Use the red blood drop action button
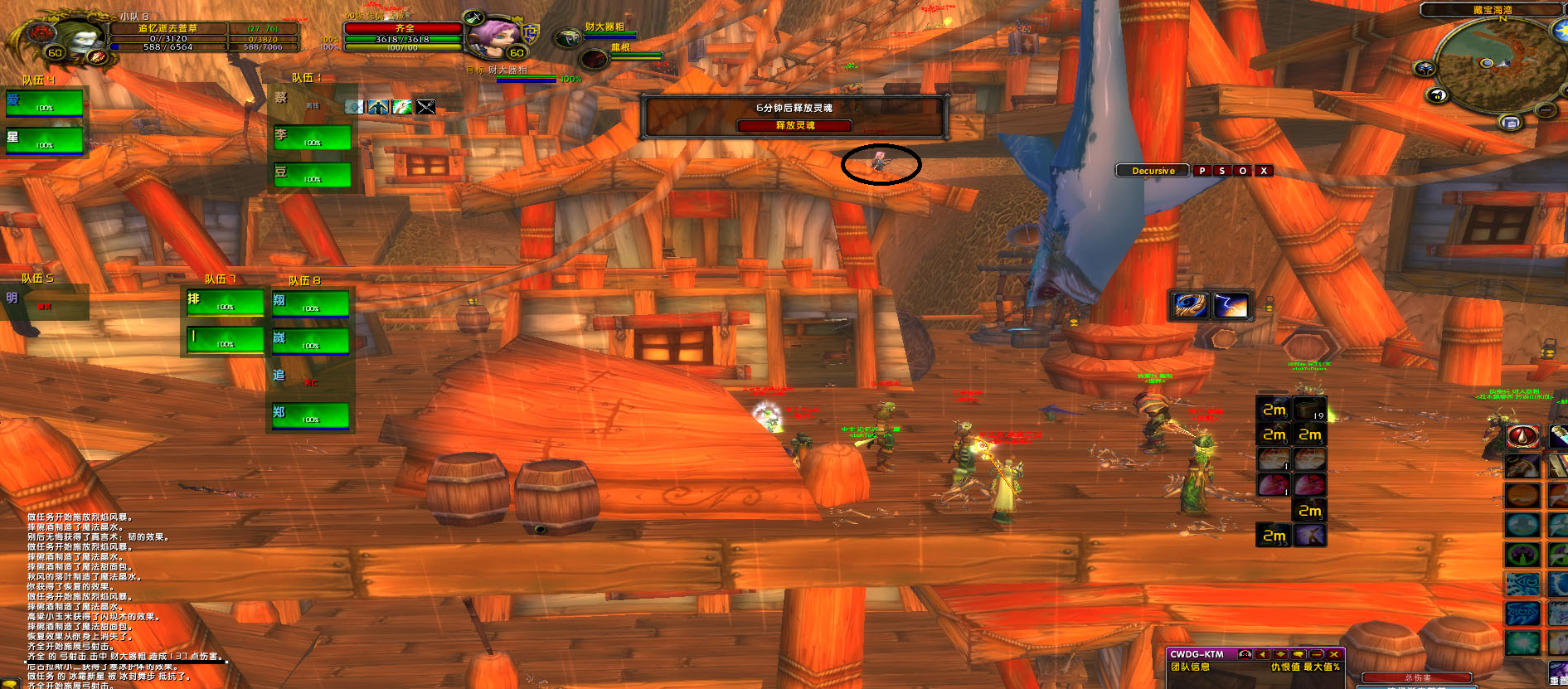 1522,436
